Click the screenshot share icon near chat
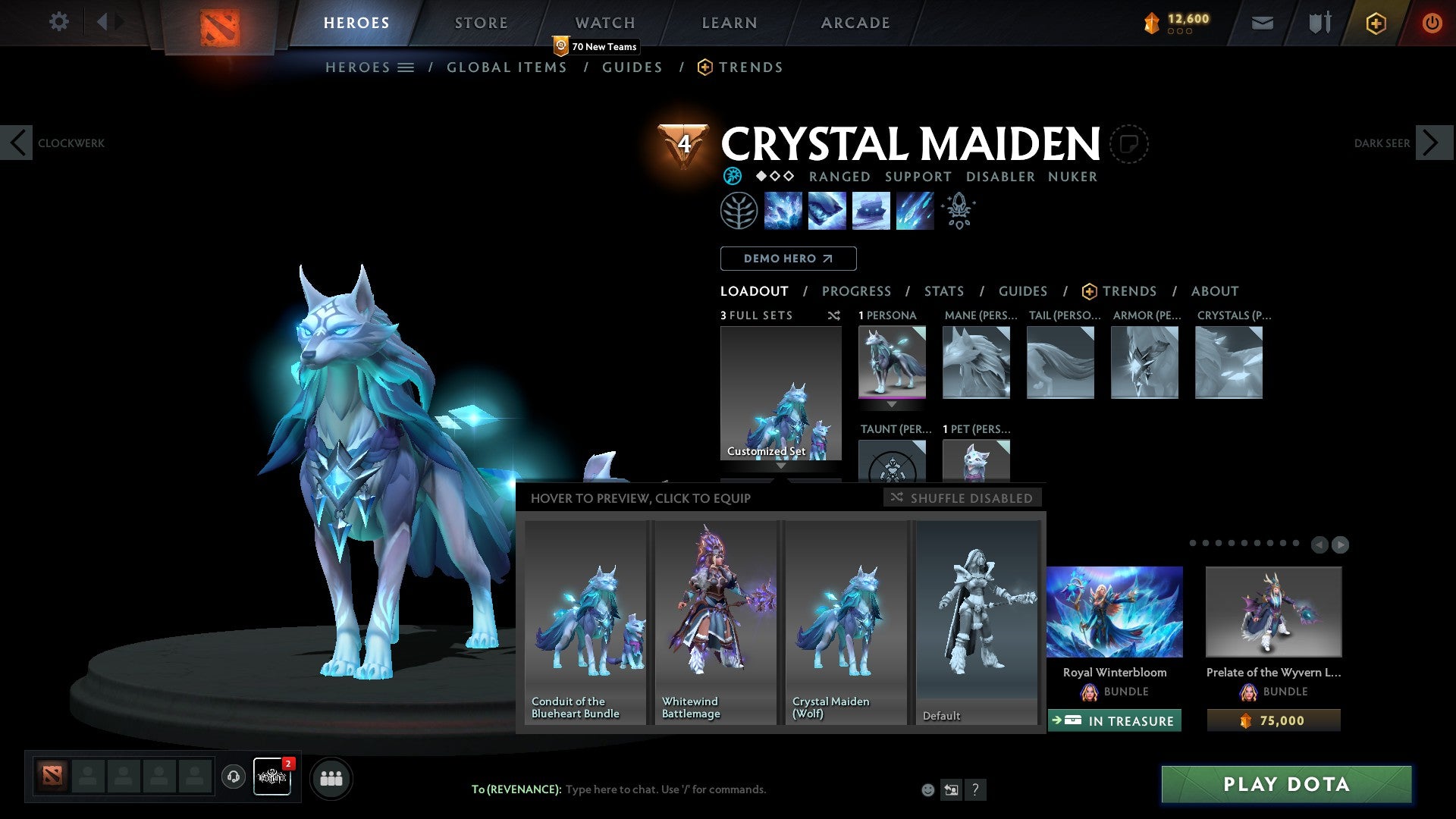The width and height of the screenshot is (1456, 819). point(952,789)
